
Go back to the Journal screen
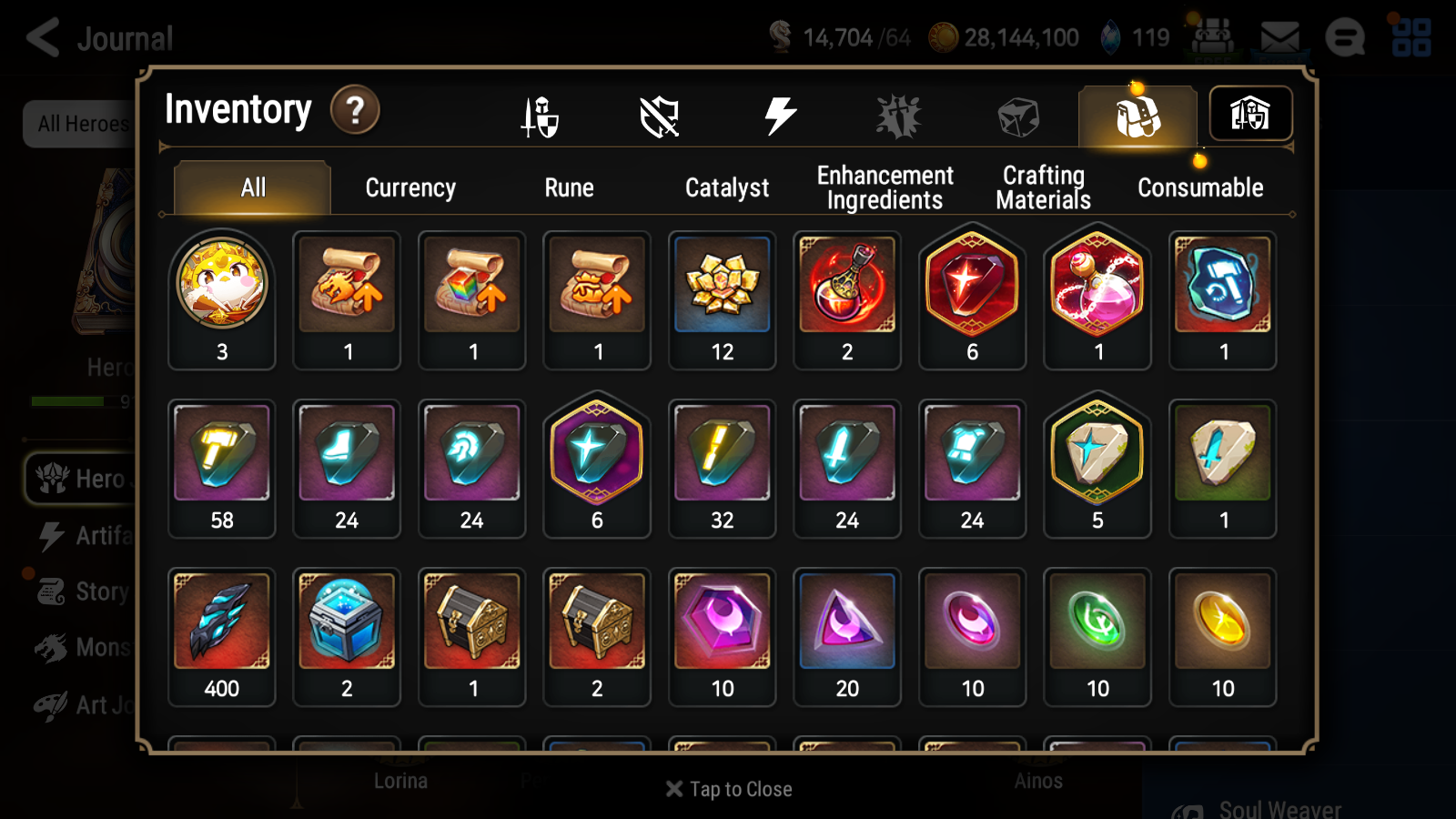(x=44, y=38)
